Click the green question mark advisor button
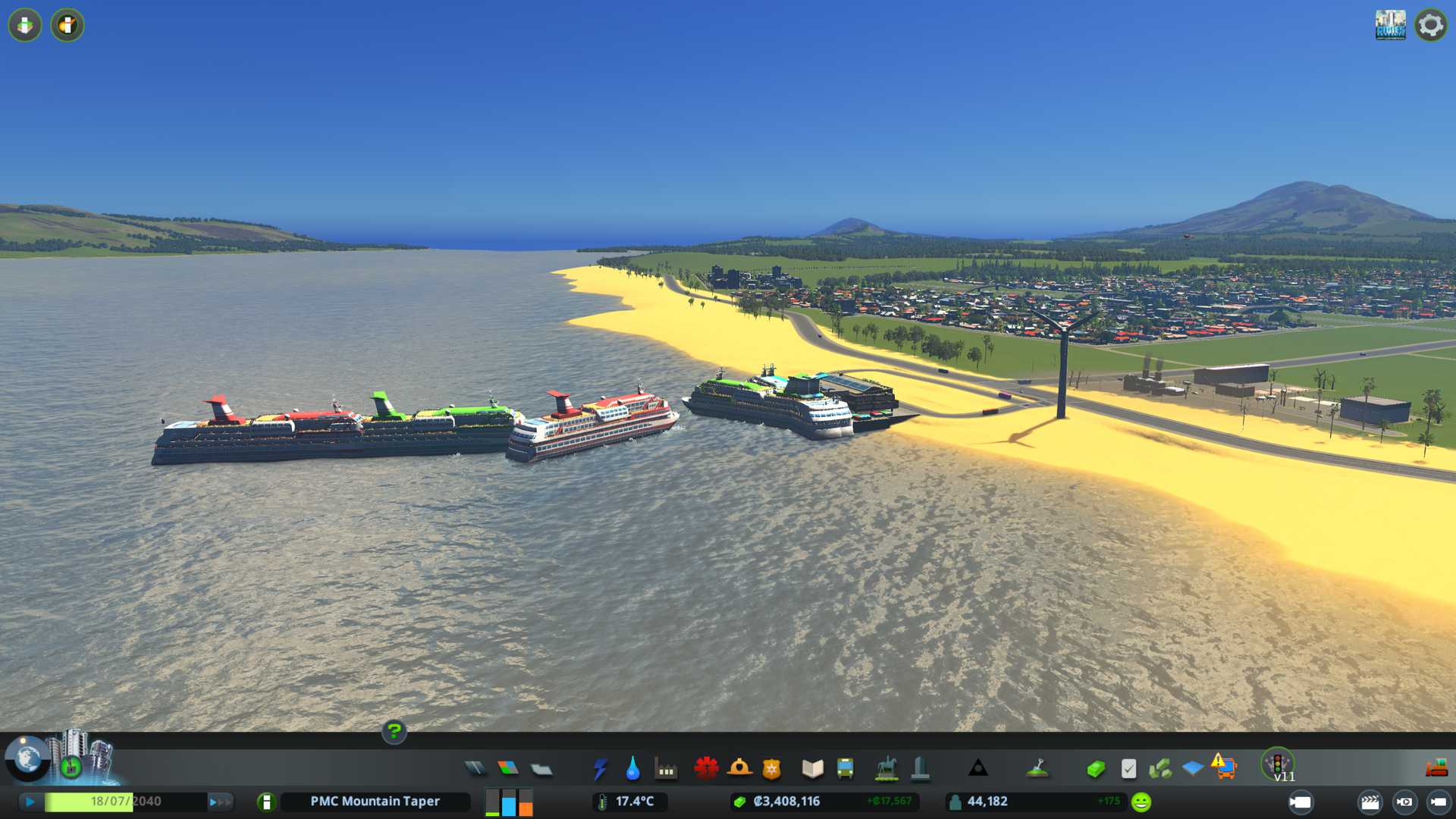1456x819 pixels. [x=394, y=732]
